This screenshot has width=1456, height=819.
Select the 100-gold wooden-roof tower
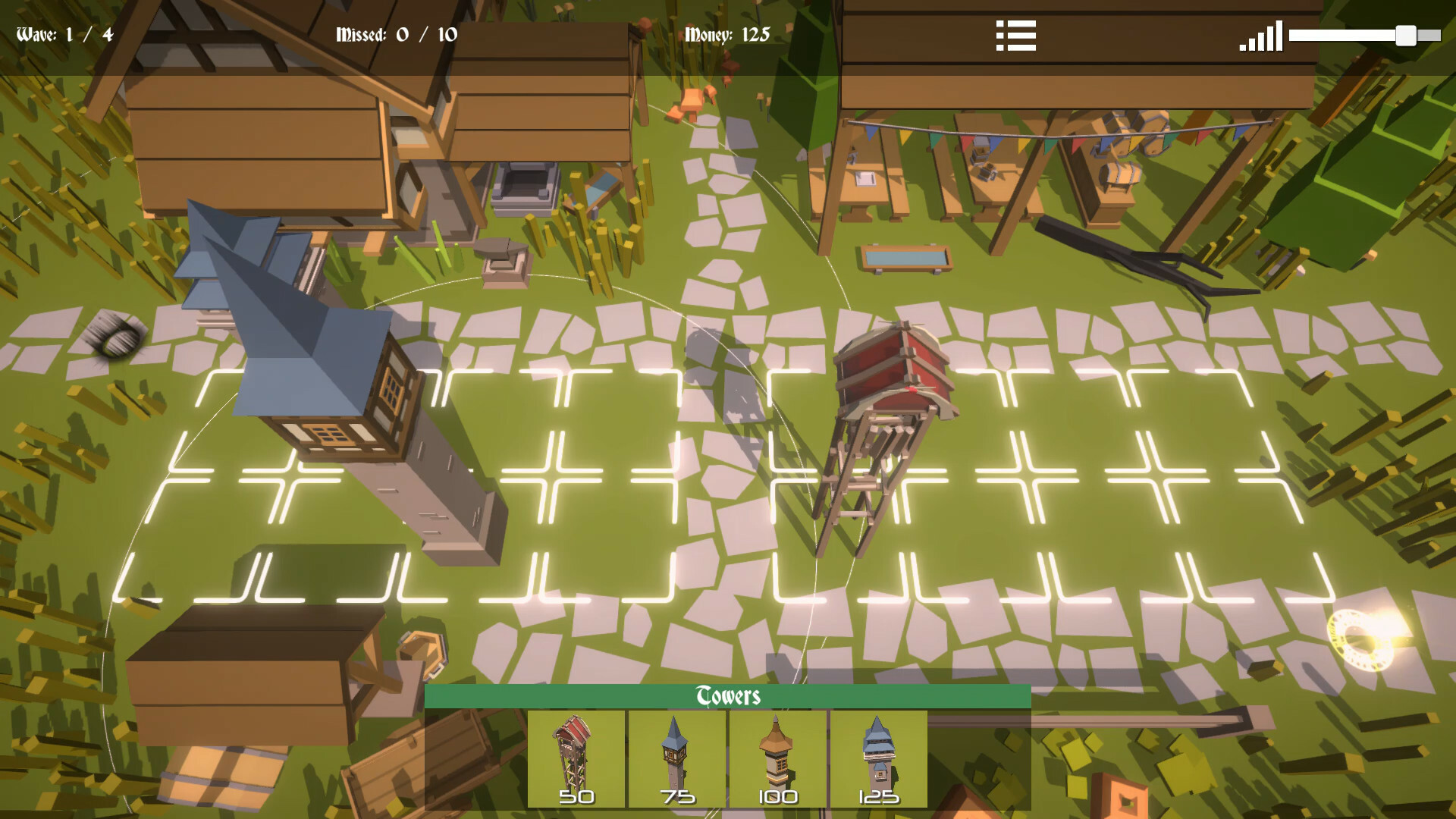coord(778,758)
